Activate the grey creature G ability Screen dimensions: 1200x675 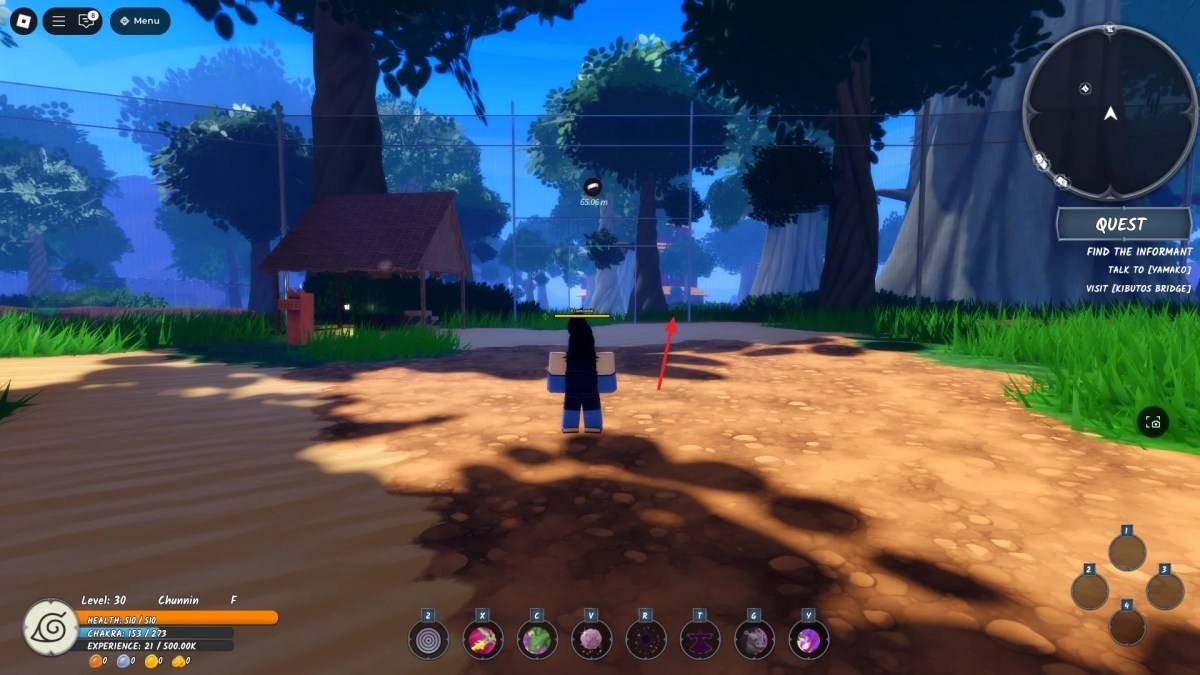(754, 639)
